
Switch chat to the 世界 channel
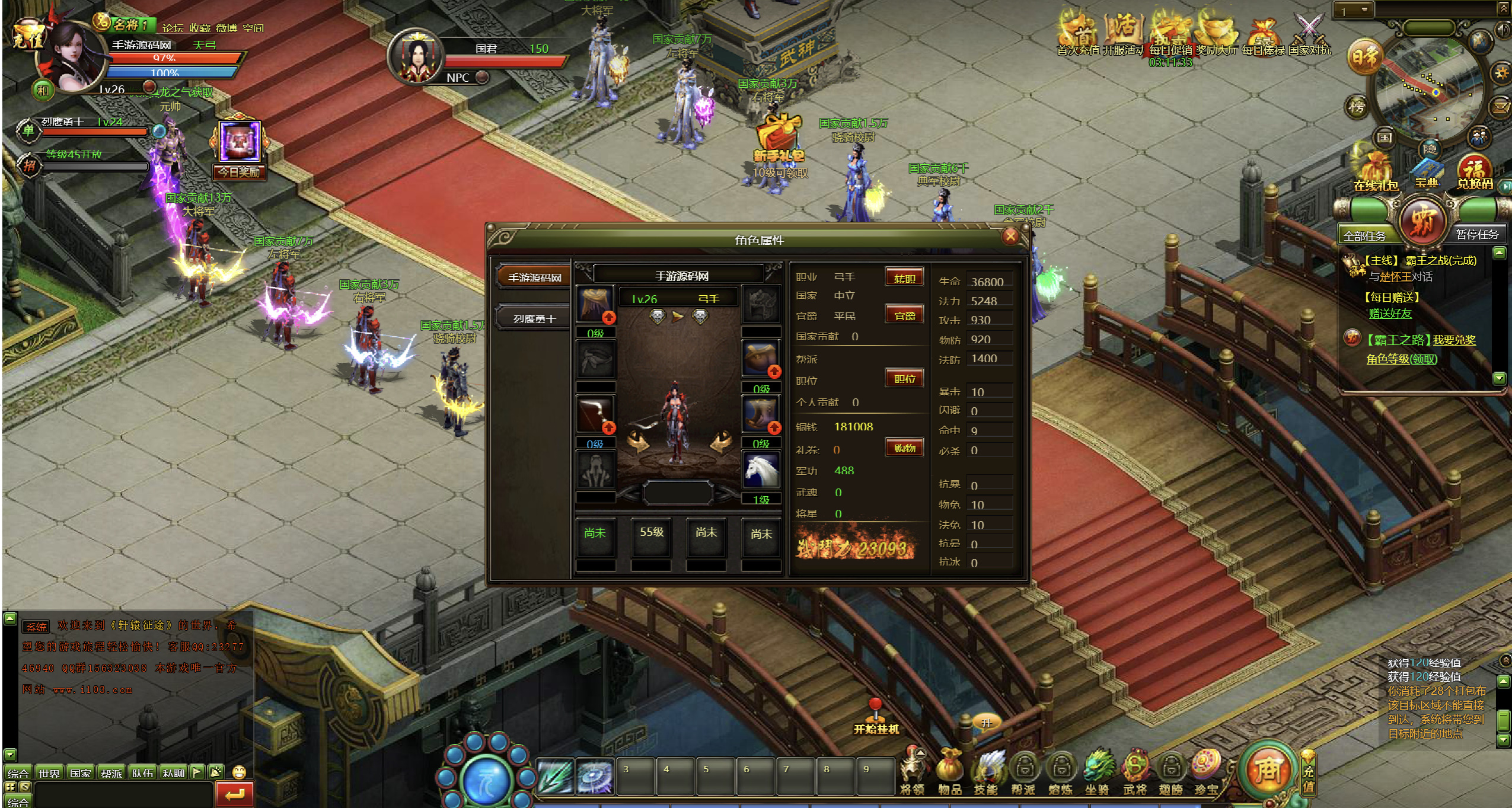pos(49,773)
